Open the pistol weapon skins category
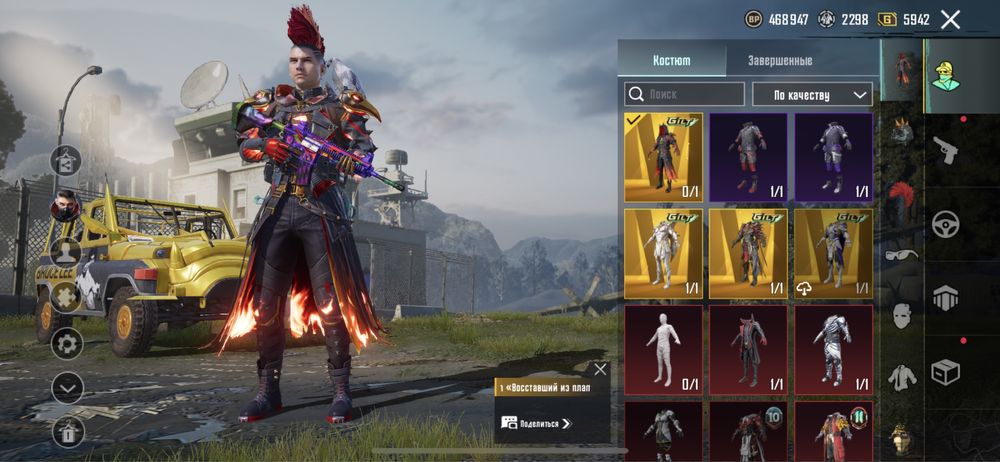This screenshot has height=462, width=1000. pyautogui.click(x=945, y=150)
